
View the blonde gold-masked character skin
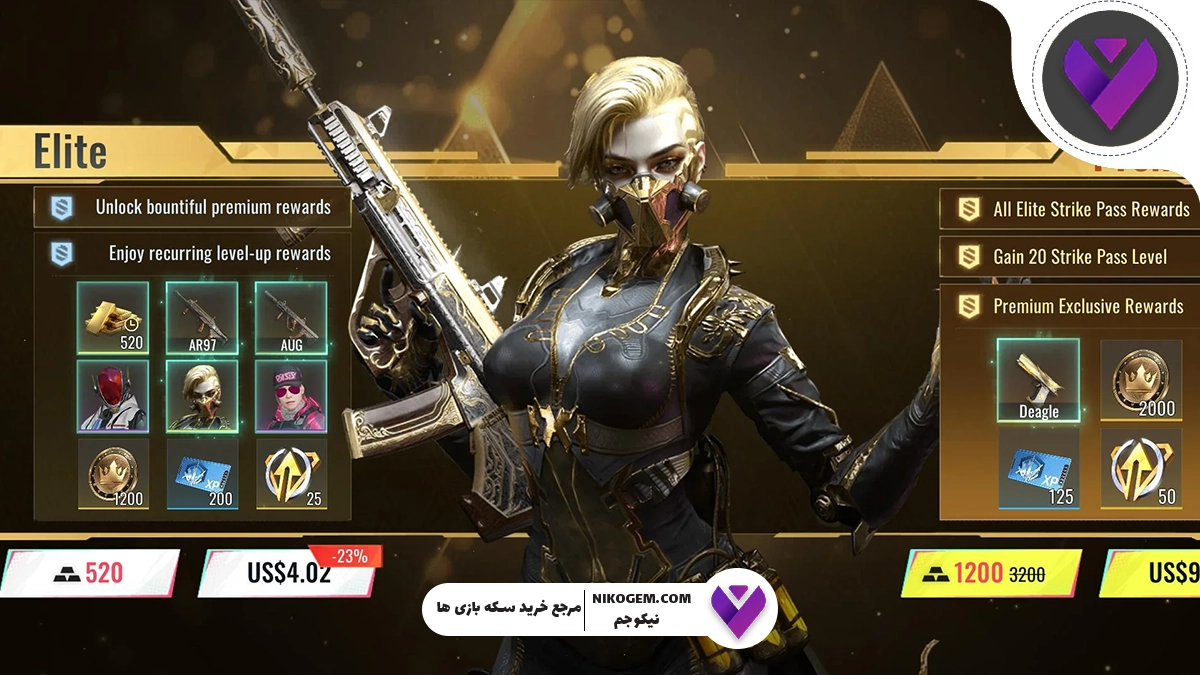coord(202,395)
